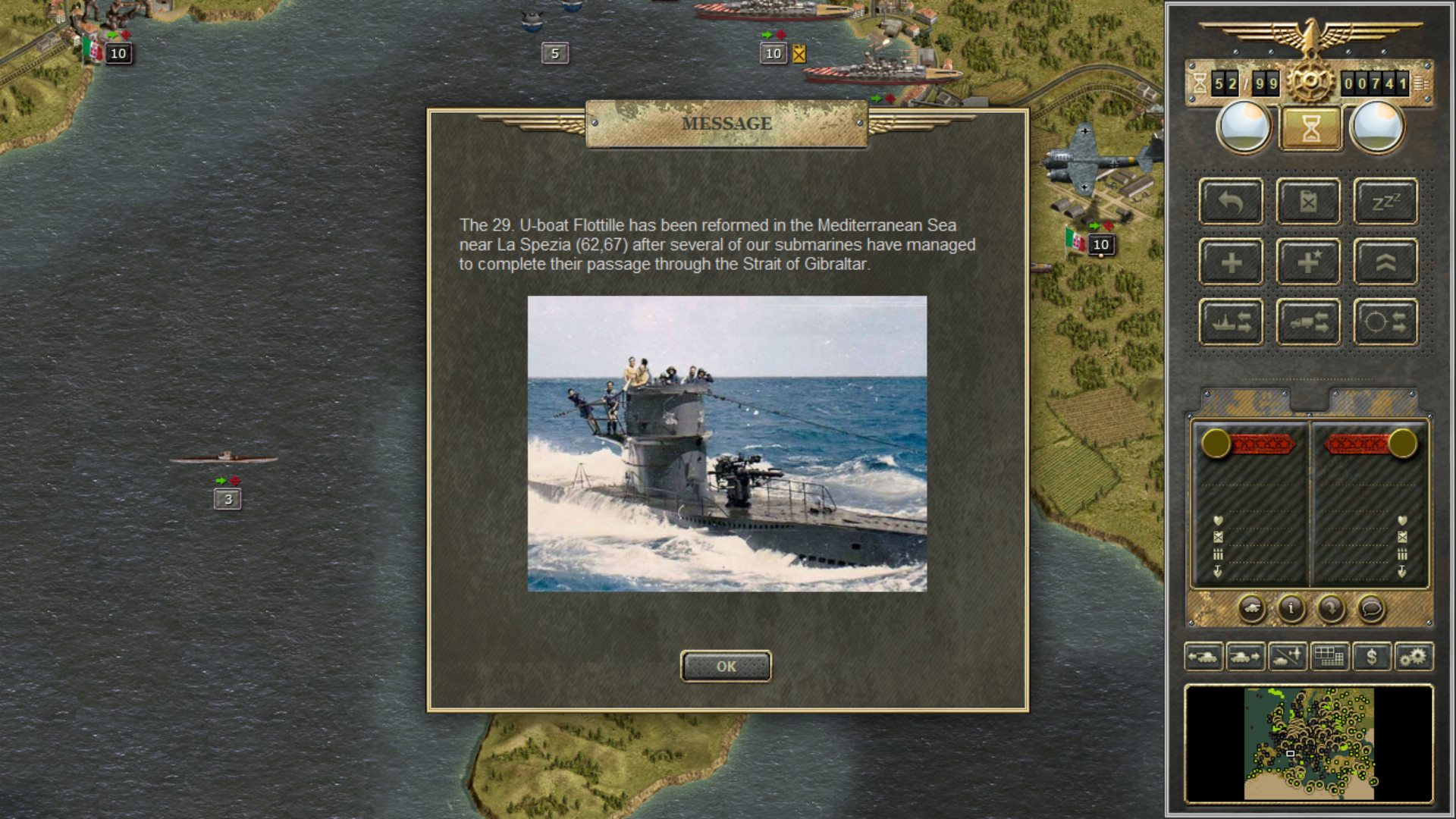Select the next unit tank icon
1456x819 pixels.
1246,657
